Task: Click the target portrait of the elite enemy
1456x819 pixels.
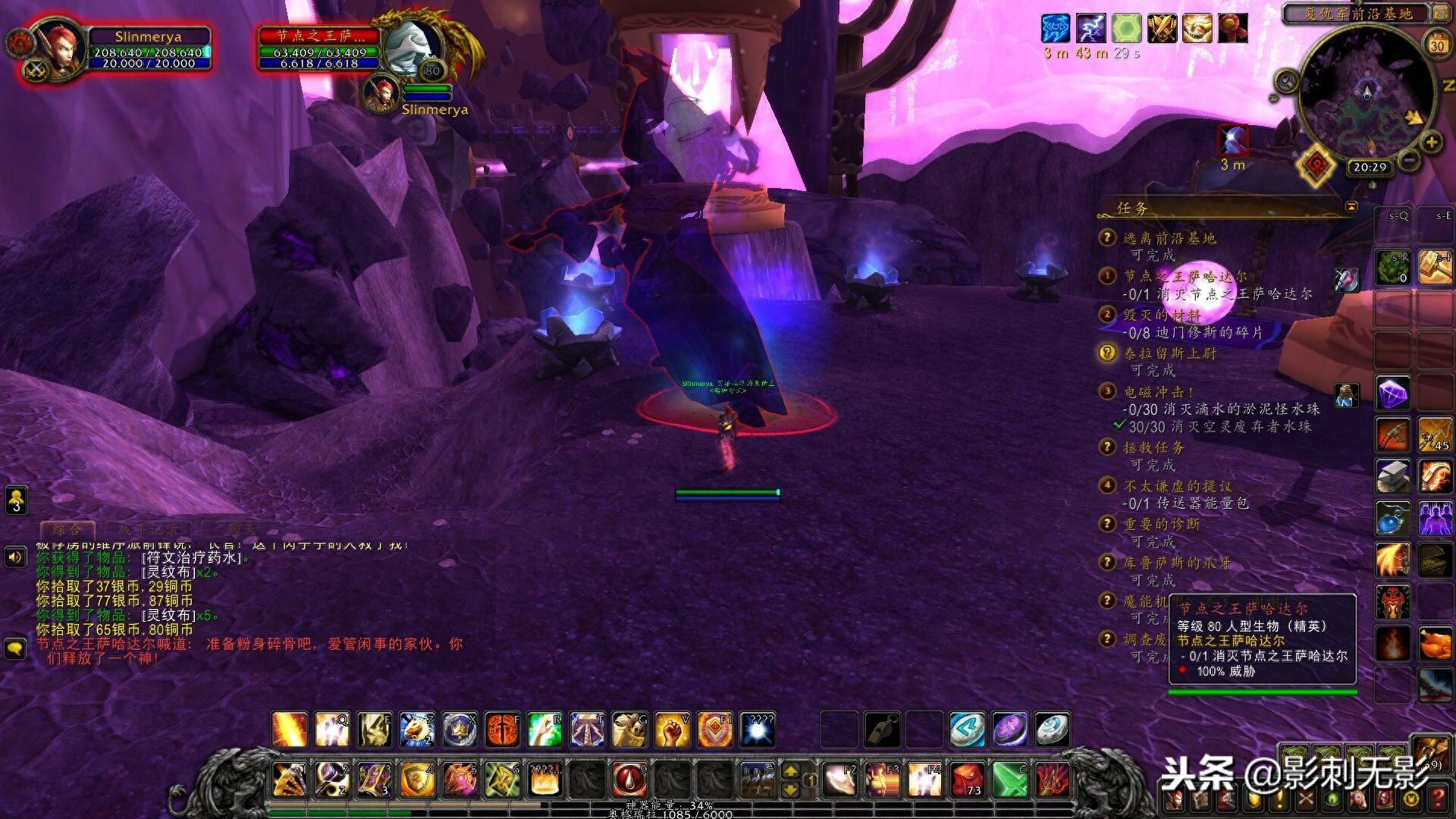Action: [x=411, y=47]
